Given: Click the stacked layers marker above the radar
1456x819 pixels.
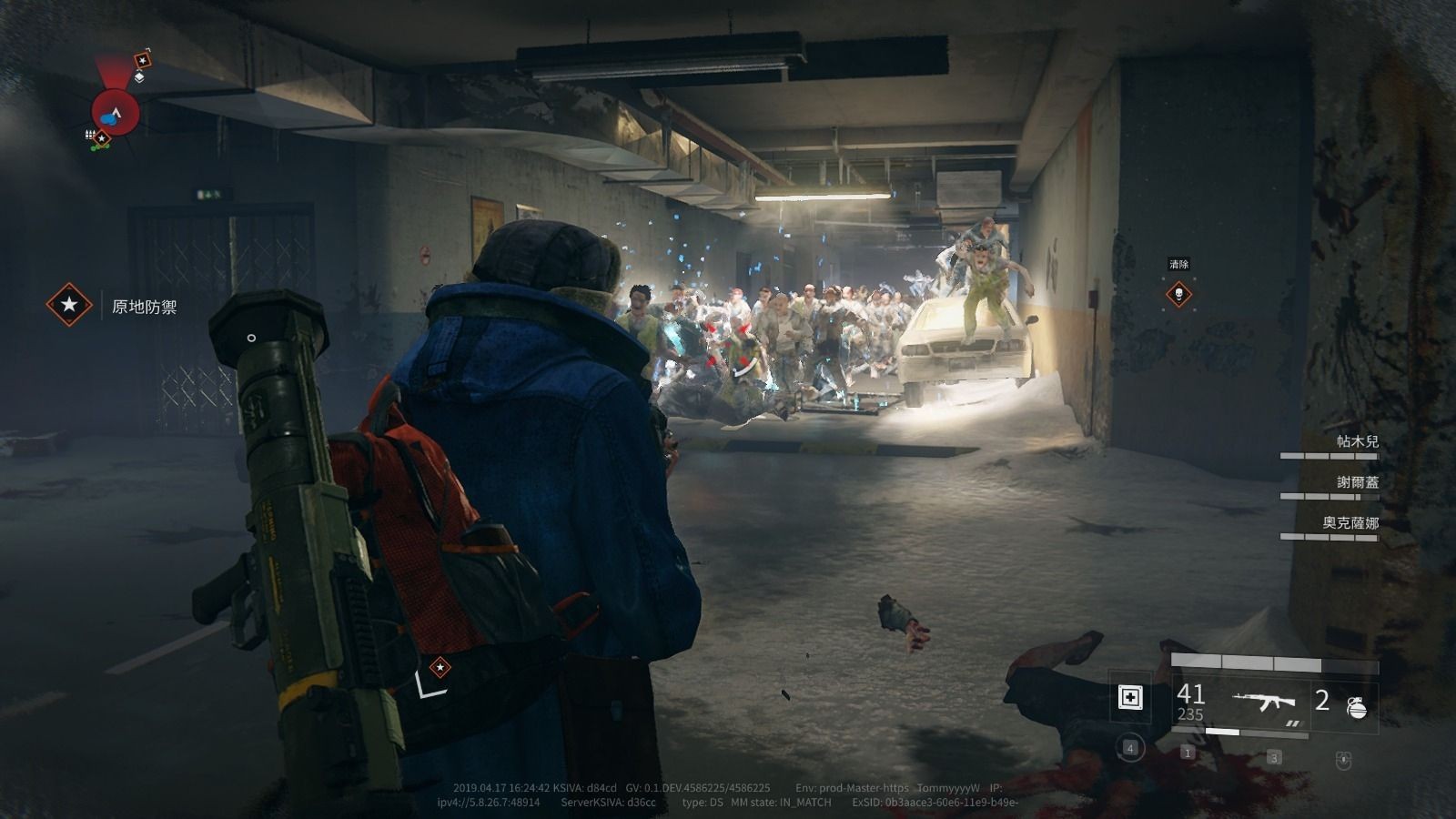Looking at the screenshot, I should click(139, 77).
